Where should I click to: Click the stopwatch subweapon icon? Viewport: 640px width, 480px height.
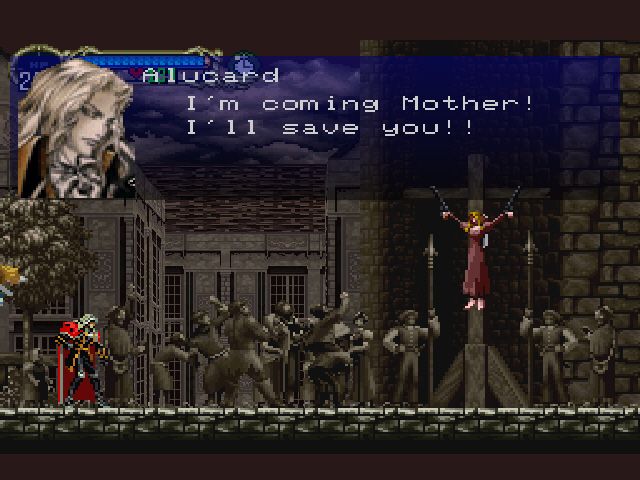(x=243, y=62)
